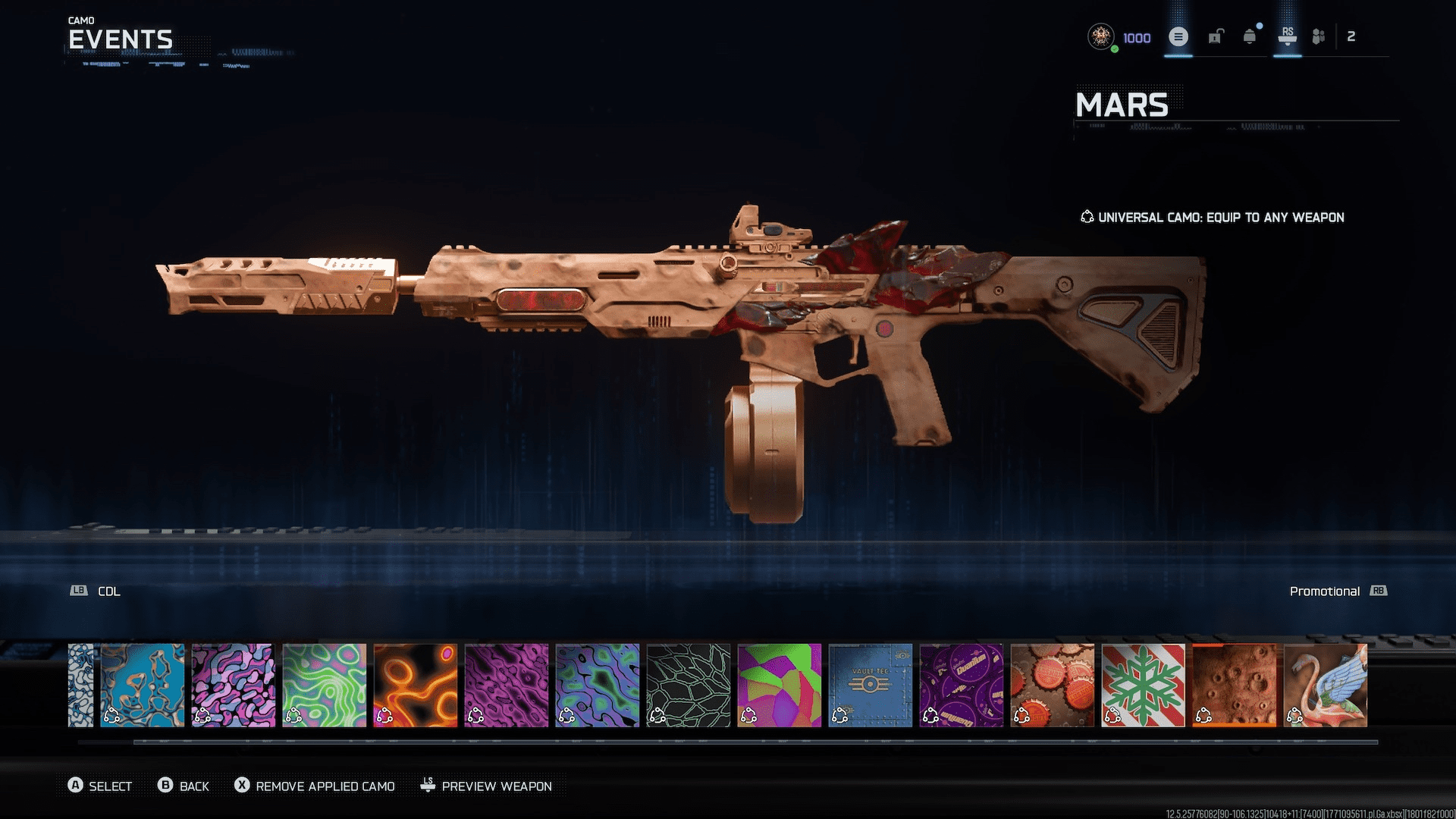Open the notifications bell
This screenshot has height=819, width=1456.
click(x=1250, y=36)
